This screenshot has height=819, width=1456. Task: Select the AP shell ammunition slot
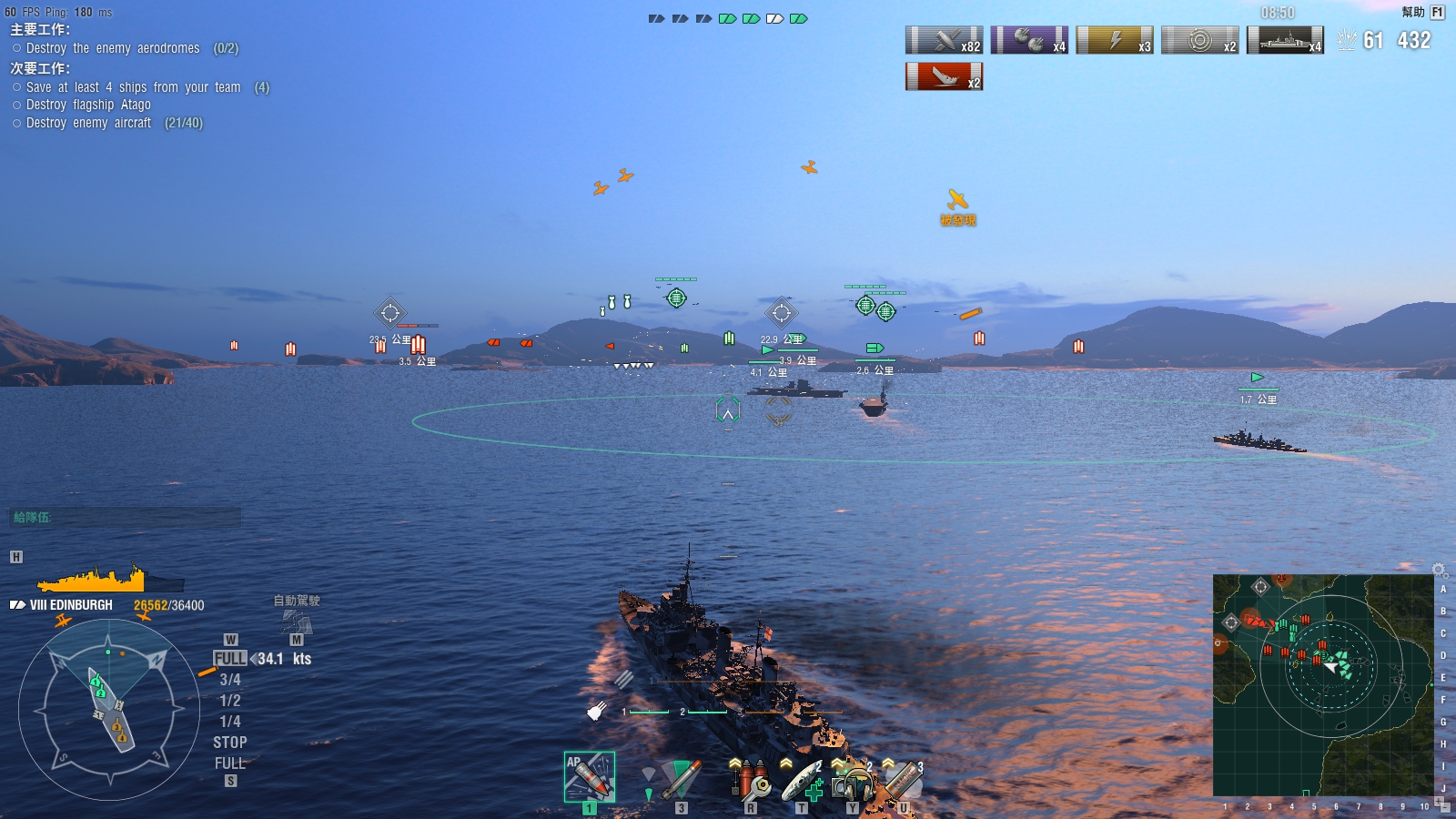click(589, 776)
